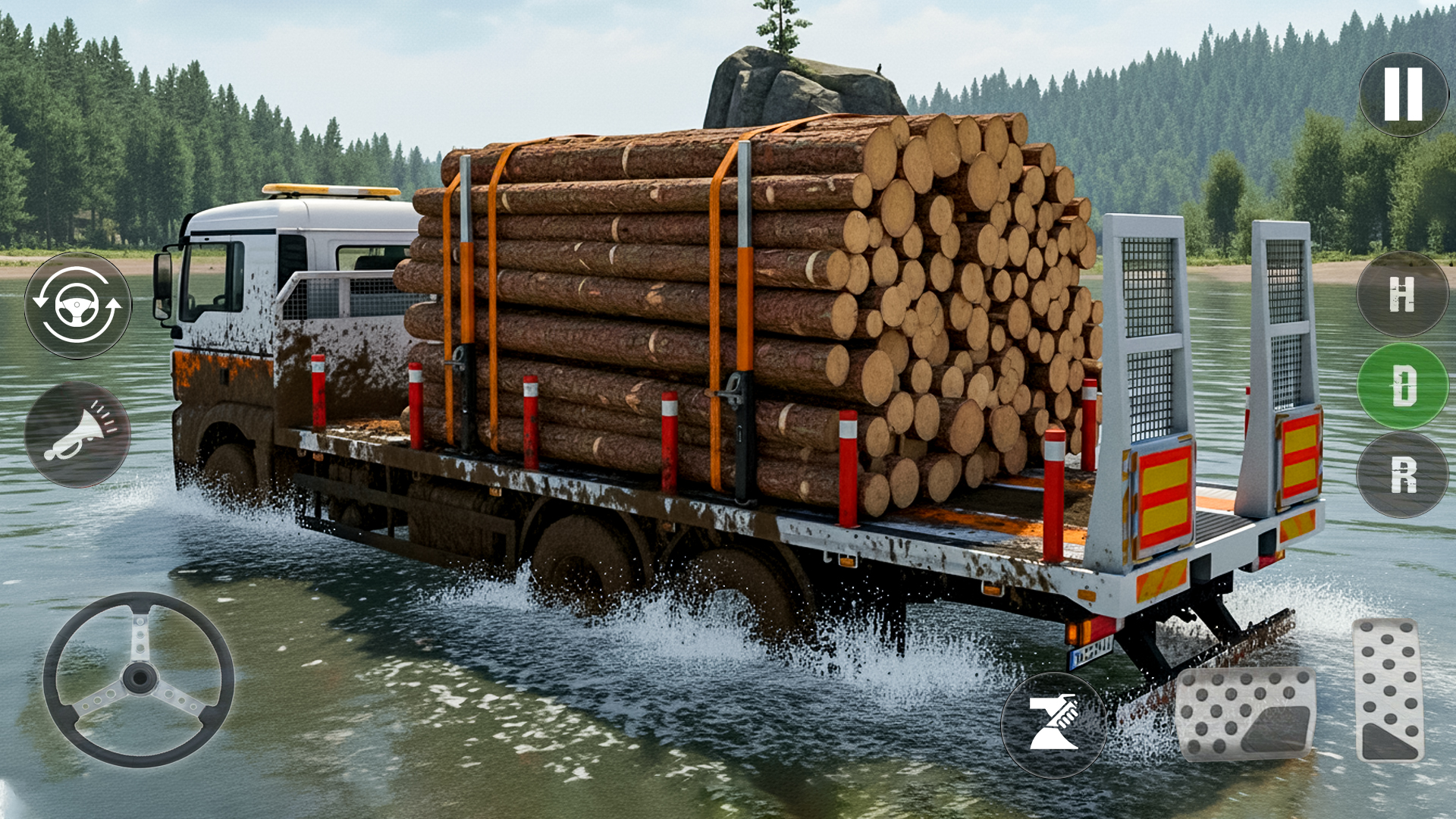Honk using the horn button
Image resolution: width=1456 pixels, height=819 pixels.
pyautogui.click(x=80, y=432)
